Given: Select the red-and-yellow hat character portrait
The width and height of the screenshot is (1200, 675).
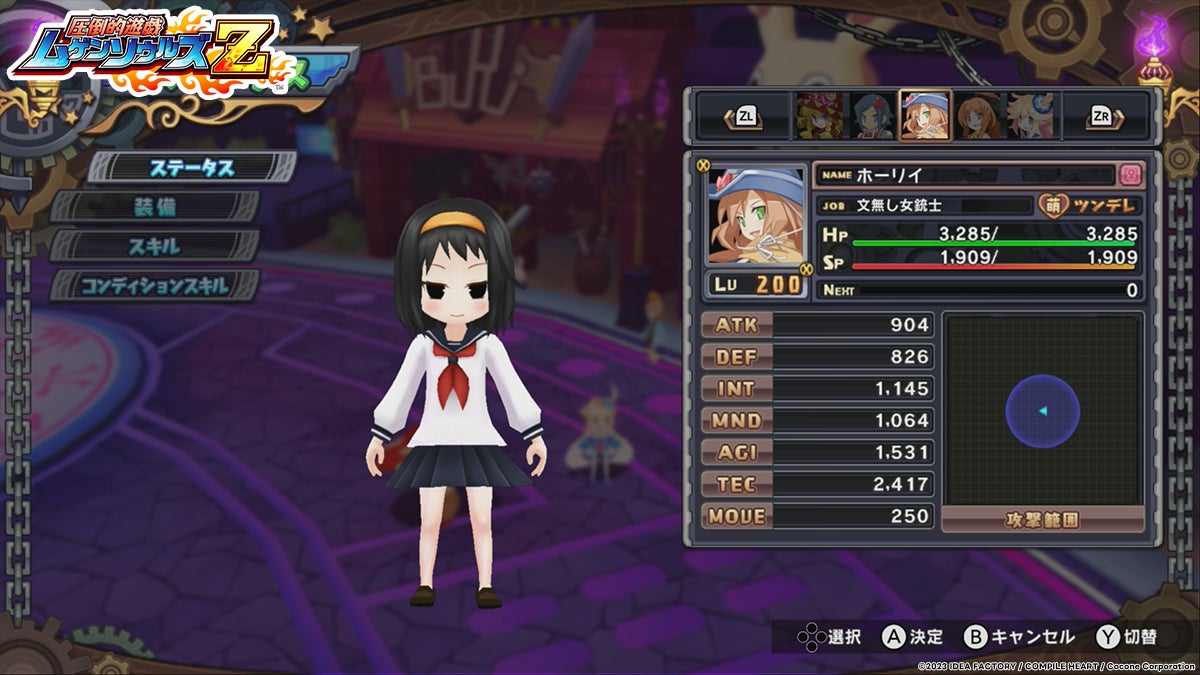Looking at the screenshot, I should 818,116.
